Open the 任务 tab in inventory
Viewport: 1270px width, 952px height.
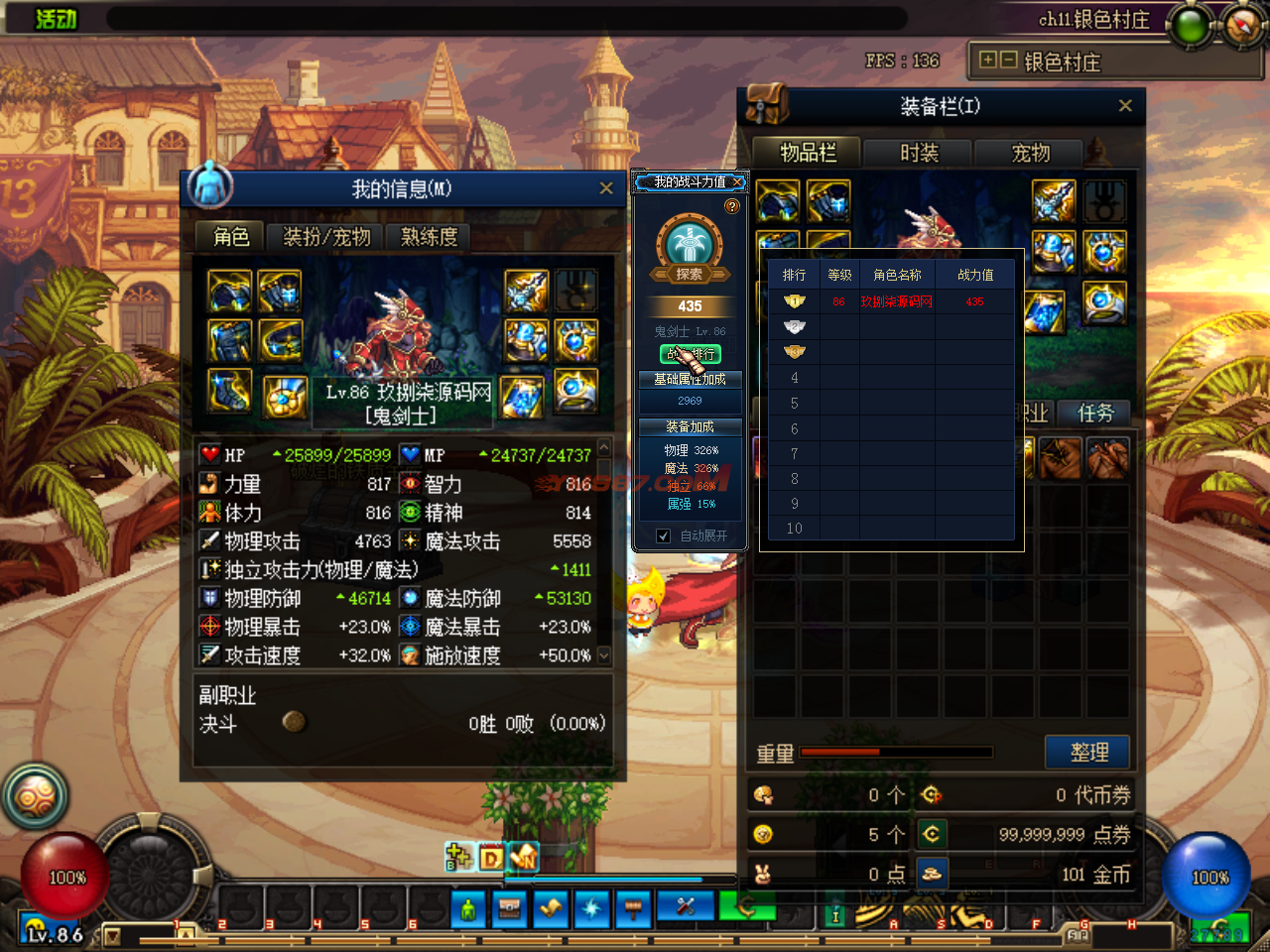tap(1095, 414)
